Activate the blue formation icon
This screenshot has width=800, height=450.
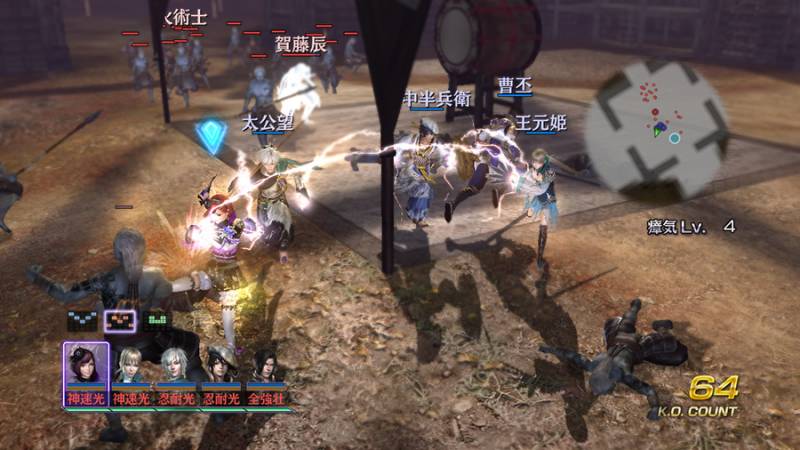pyautogui.click(x=82, y=321)
